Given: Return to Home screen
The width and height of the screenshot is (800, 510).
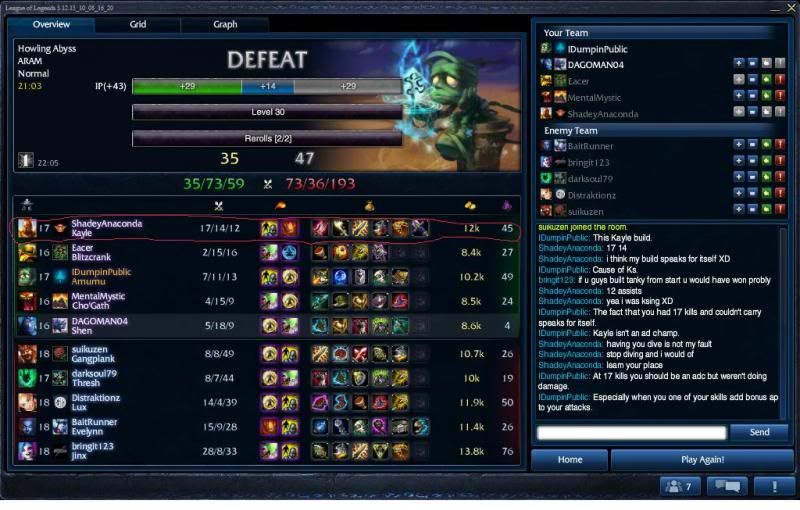Looking at the screenshot, I should [569, 460].
